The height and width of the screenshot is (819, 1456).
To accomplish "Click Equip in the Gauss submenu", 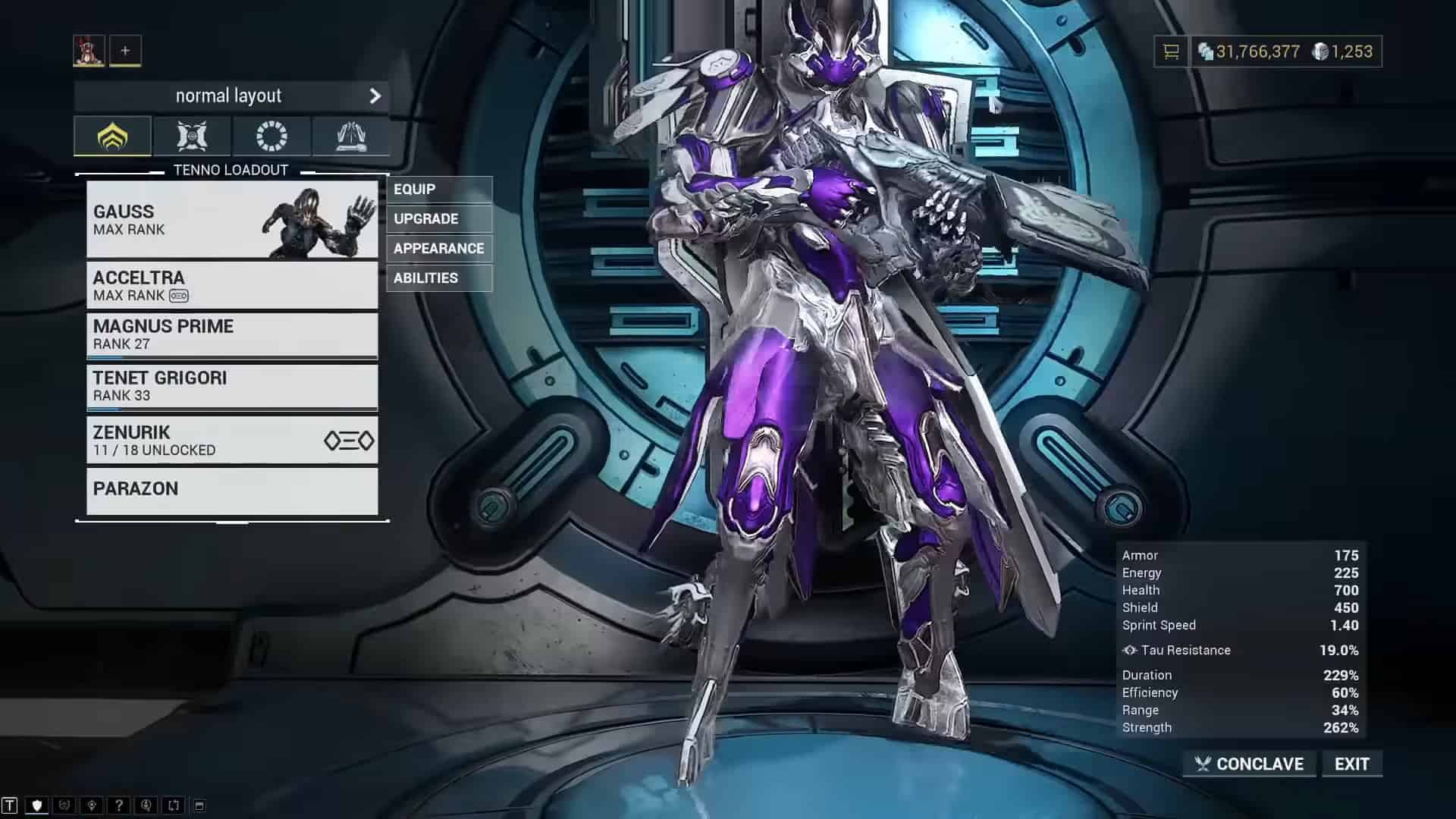I will tap(439, 190).
